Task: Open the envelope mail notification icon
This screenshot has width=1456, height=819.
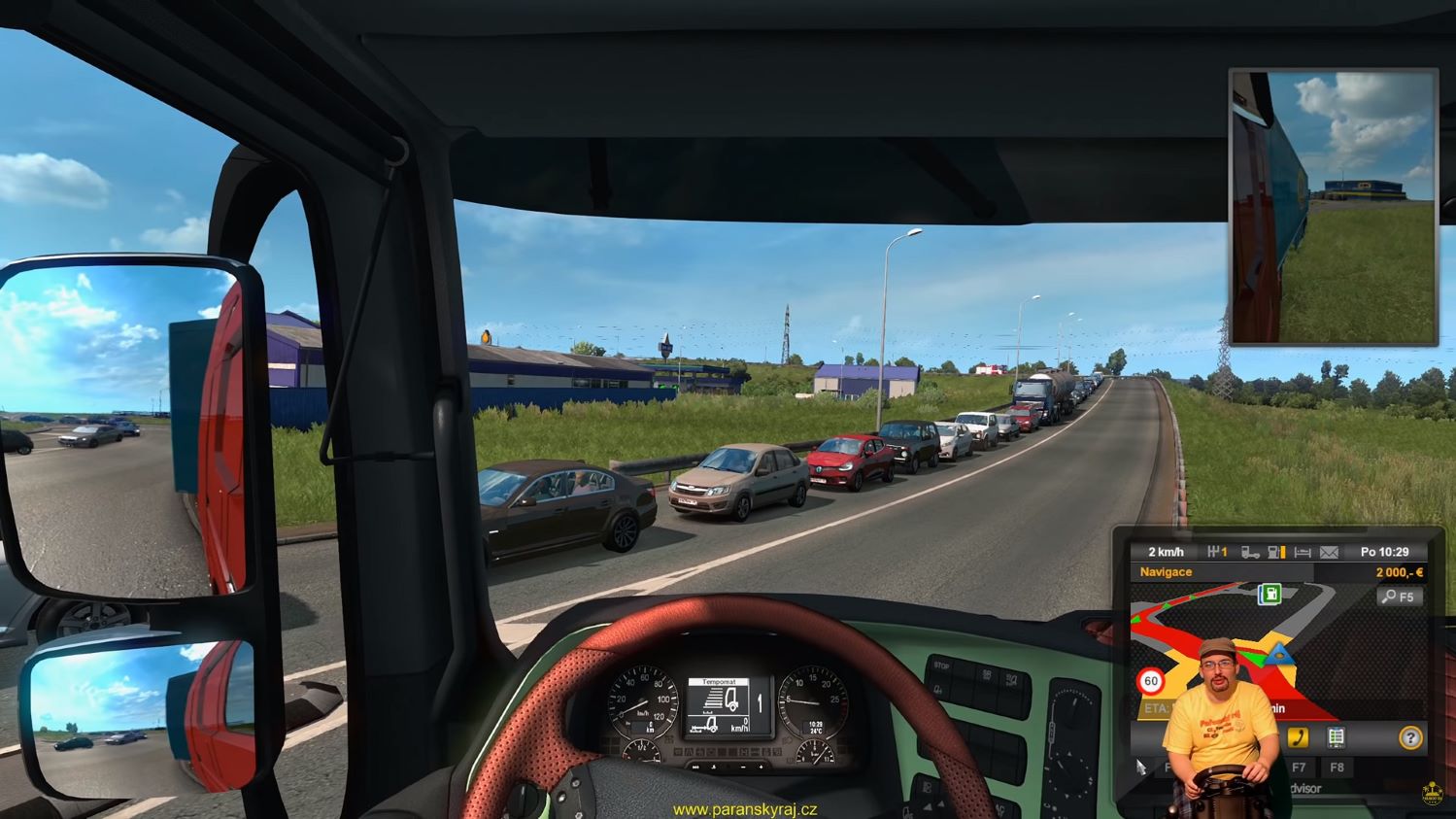Action: pos(1329,552)
